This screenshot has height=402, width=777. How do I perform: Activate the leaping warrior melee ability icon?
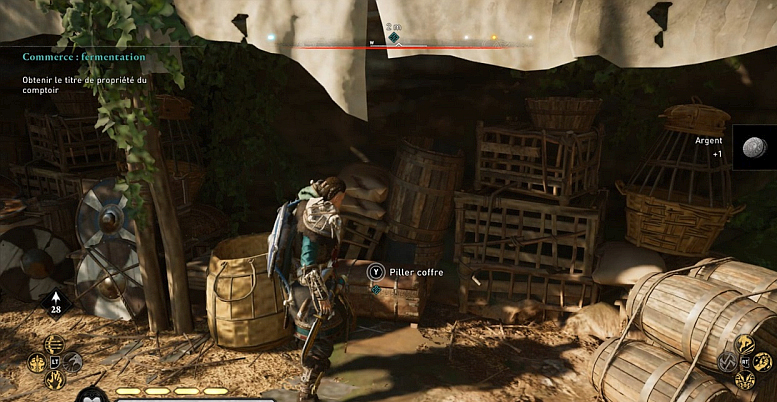[746, 343]
